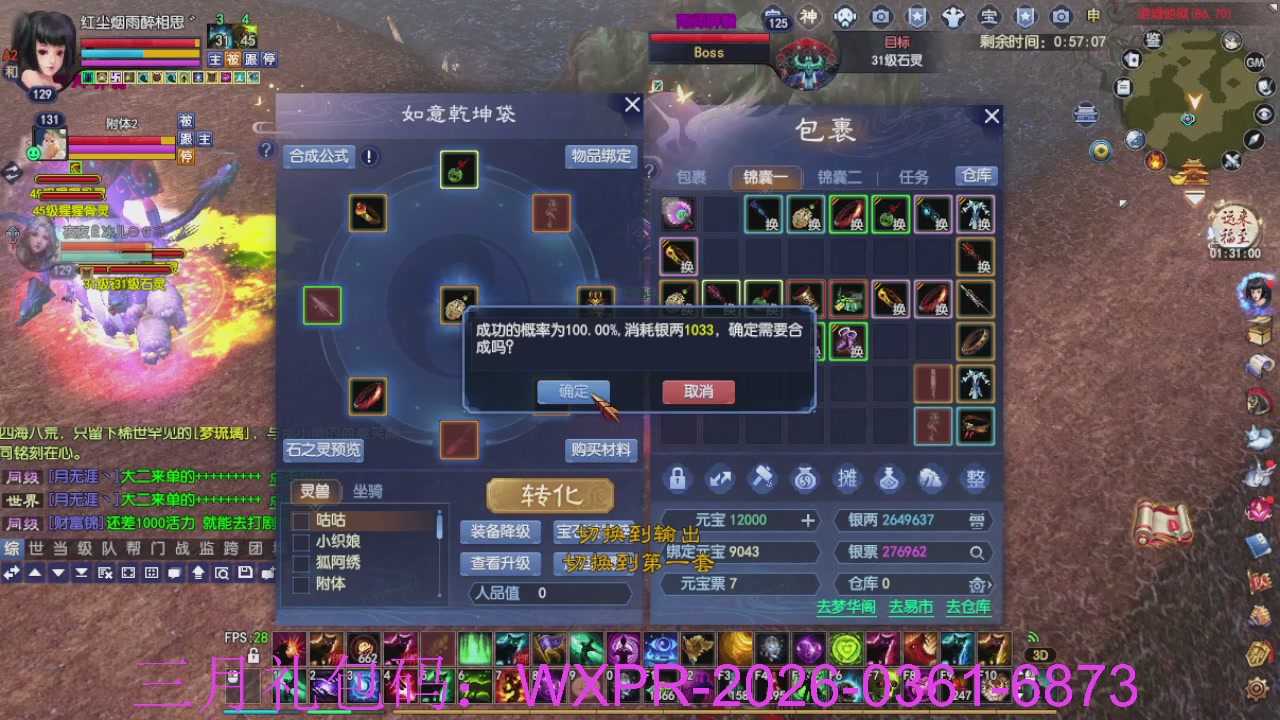1280x720 pixels.
Task: Open 去易市 link below the bag
Action: coord(910,607)
